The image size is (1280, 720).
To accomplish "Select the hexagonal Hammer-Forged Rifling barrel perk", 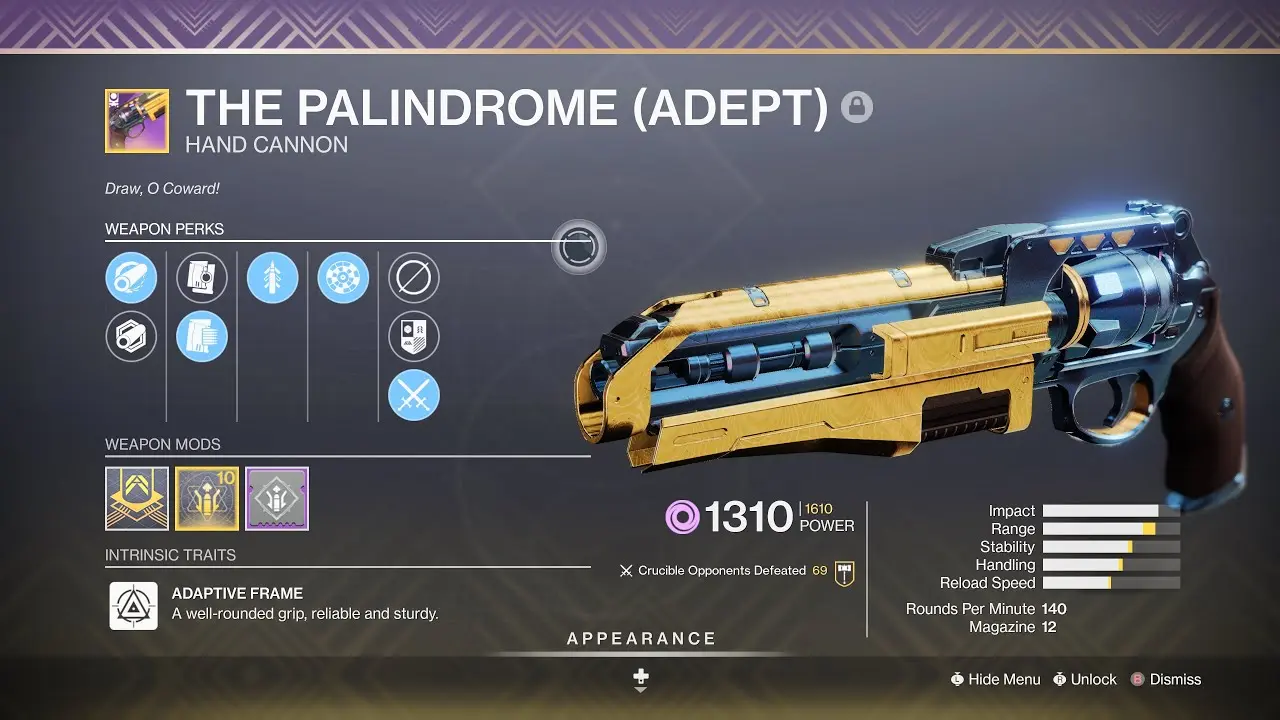I will 131,336.
